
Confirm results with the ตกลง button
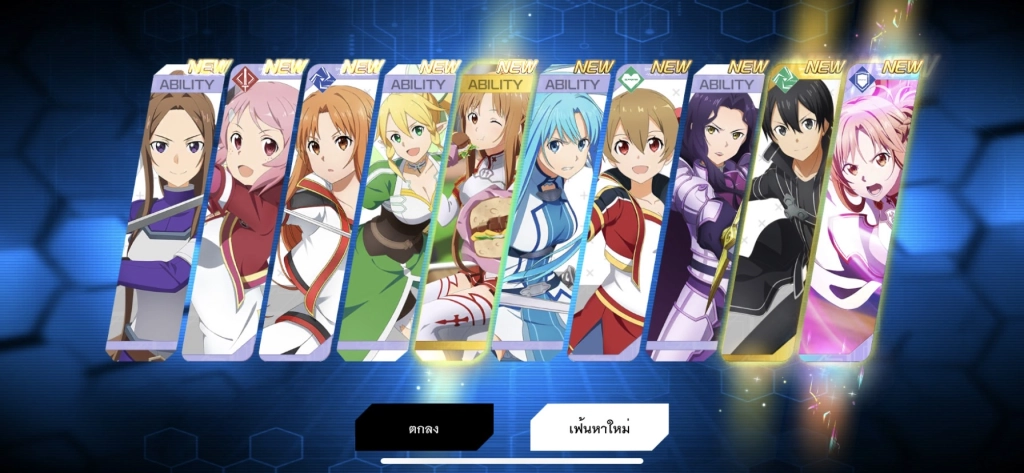pos(424,428)
